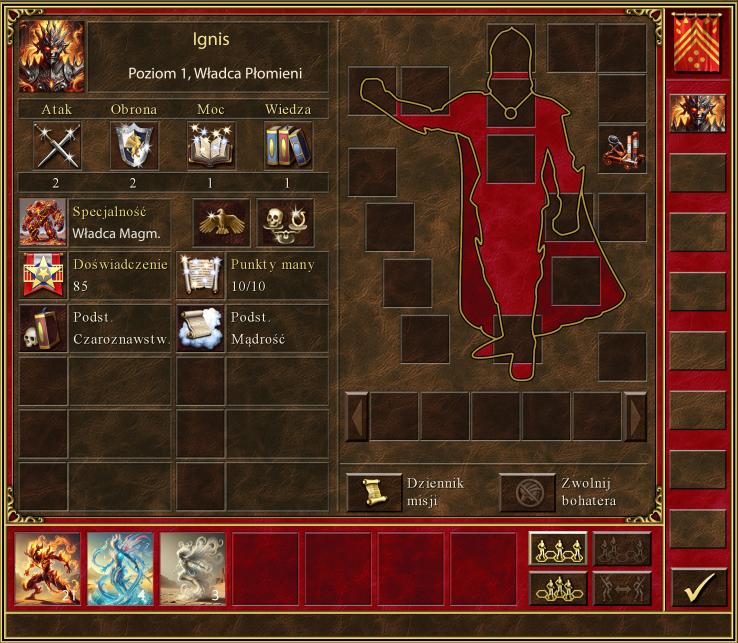
Task: Select the Podst. Czarnoznawstwo secondary skill
Action: pyautogui.click(x=44, y=328)
